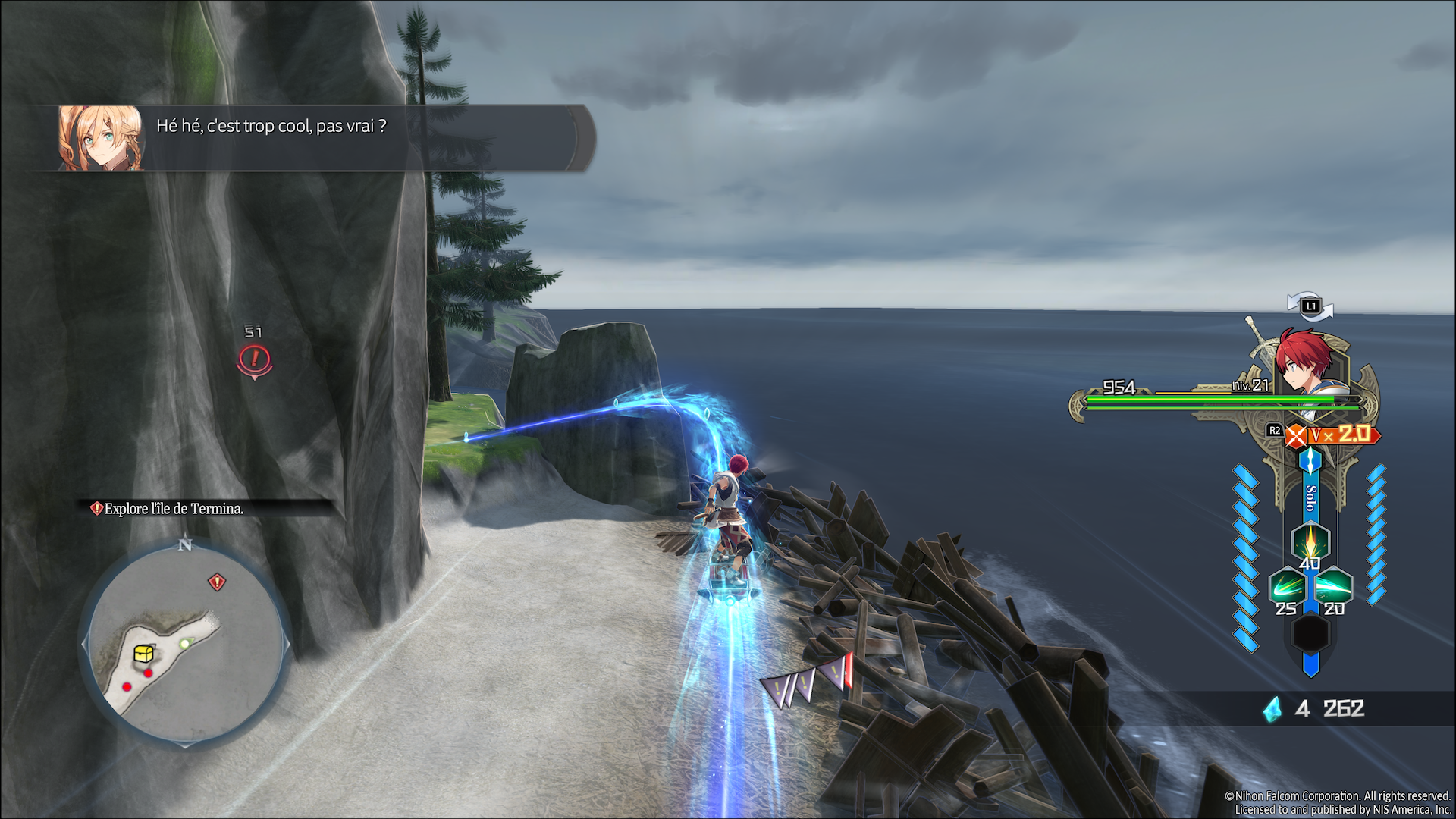Viewport: 1456px width, 819px height.
Task: Select the red-haired character portrait
Action: [1306, 361]
